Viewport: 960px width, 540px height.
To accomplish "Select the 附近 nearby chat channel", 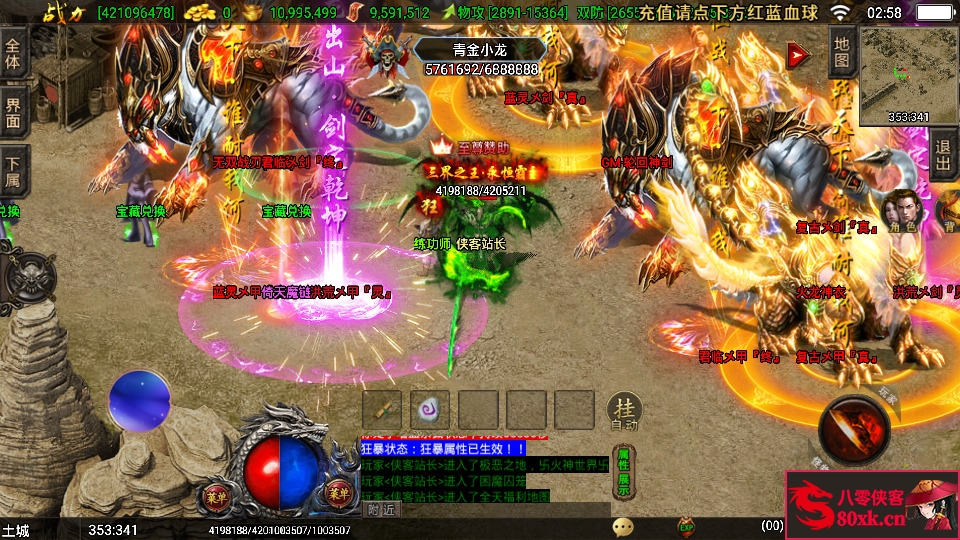I will (381, 509).
